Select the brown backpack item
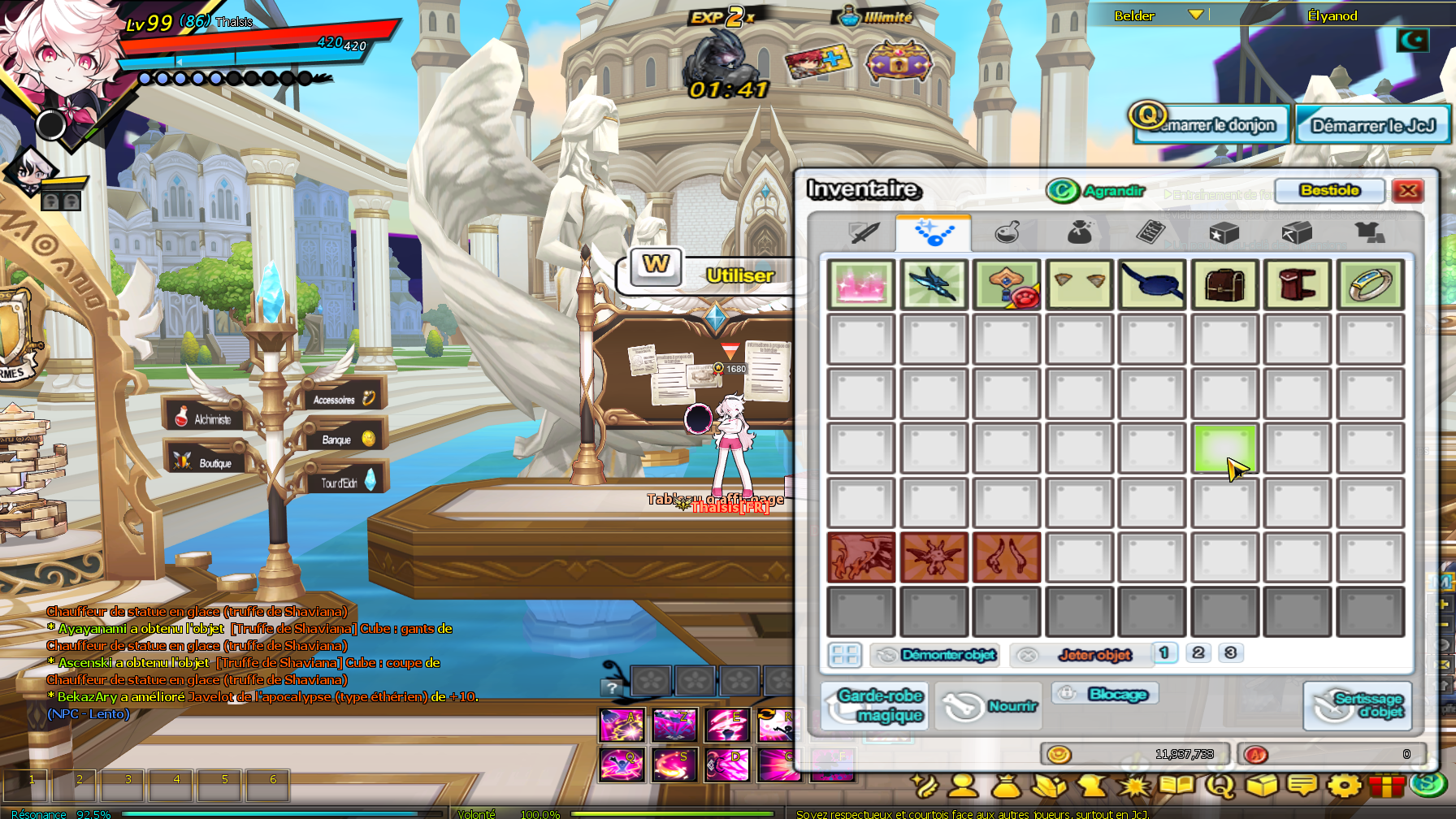The image size is (1456, 819). [x=1224, y=285]
